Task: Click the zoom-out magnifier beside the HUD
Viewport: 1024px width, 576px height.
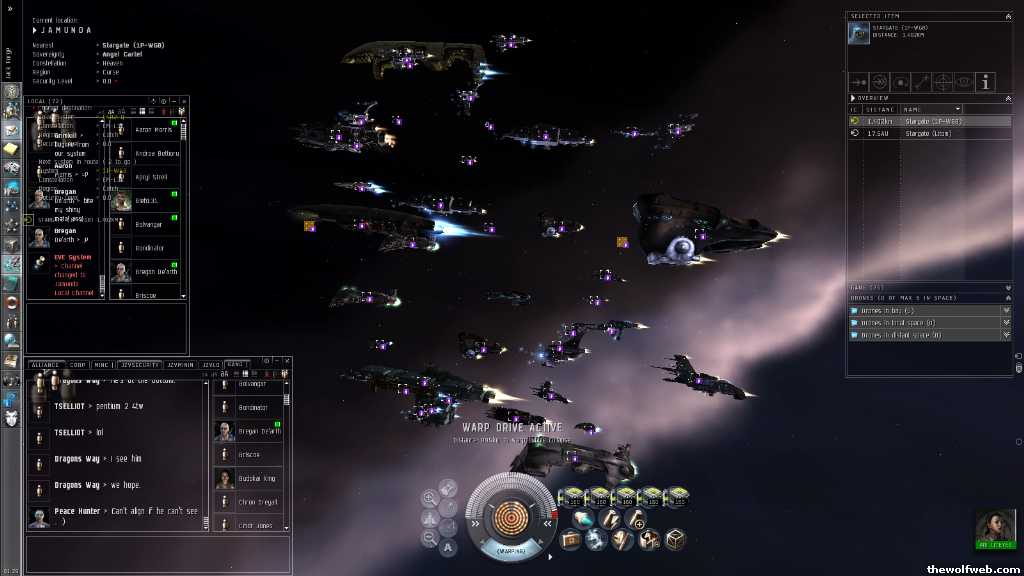Action: coord(429,537)
